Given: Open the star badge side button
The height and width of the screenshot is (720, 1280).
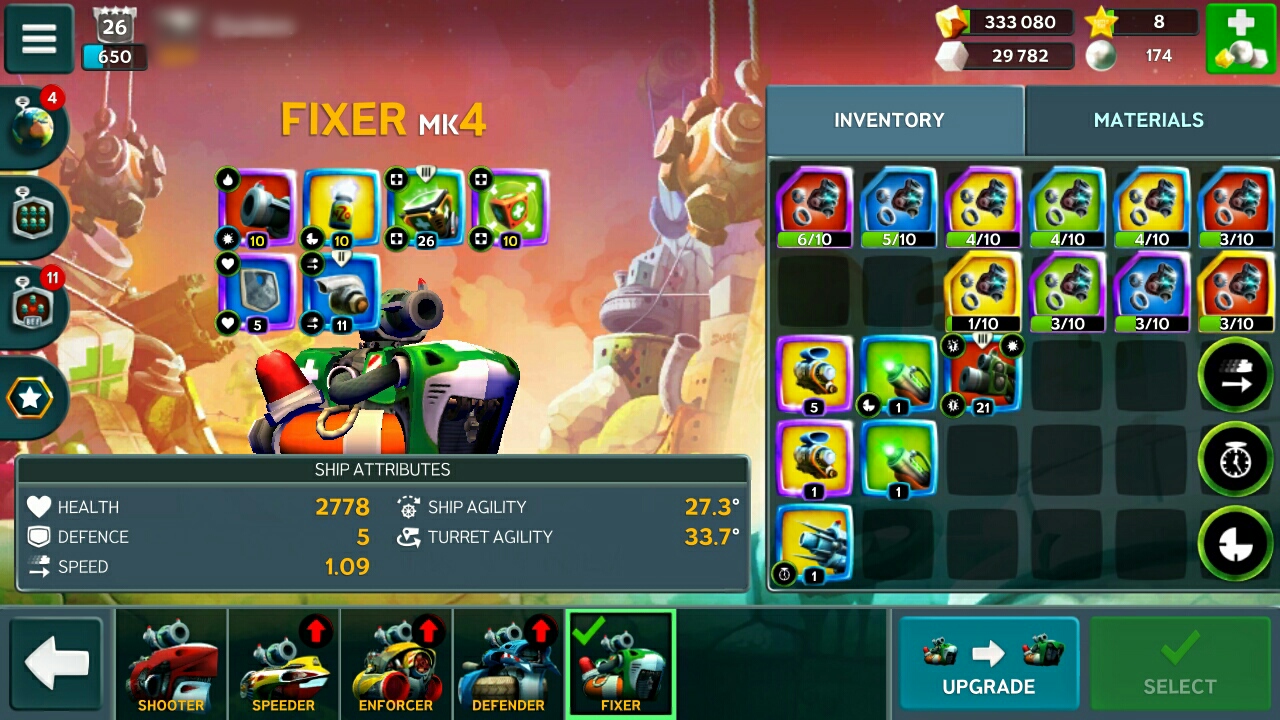Looking at the screenshot, I should coord(31,398).
